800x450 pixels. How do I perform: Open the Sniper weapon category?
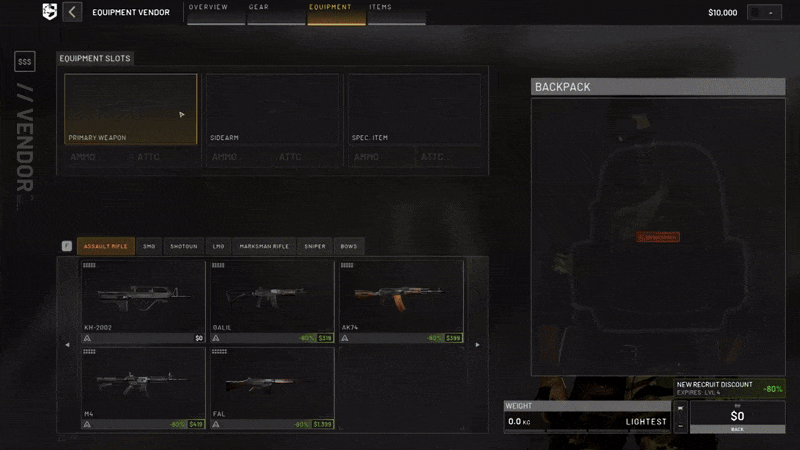click(315, 246)
